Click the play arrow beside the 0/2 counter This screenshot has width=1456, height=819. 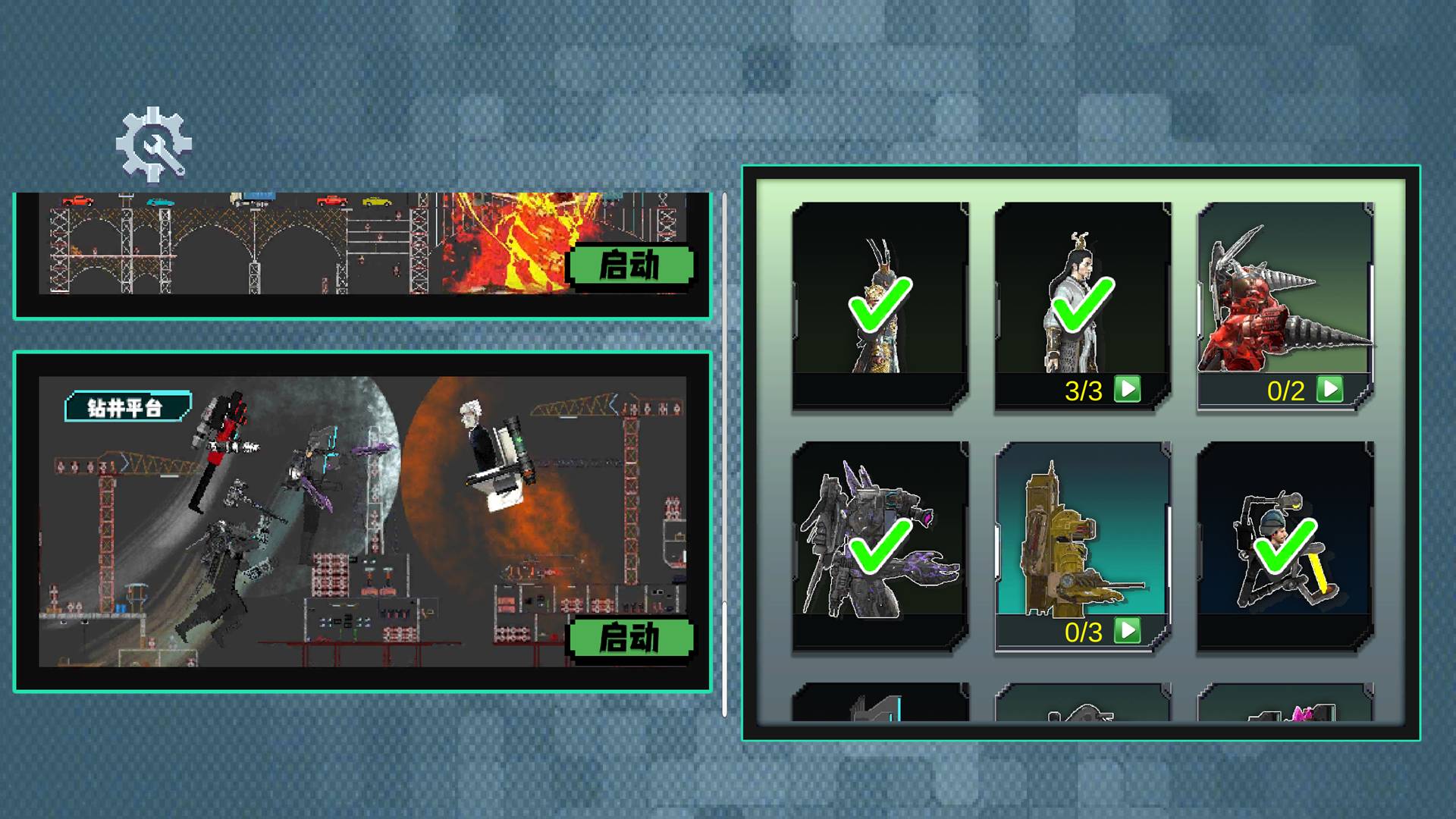coord(1331,390)
